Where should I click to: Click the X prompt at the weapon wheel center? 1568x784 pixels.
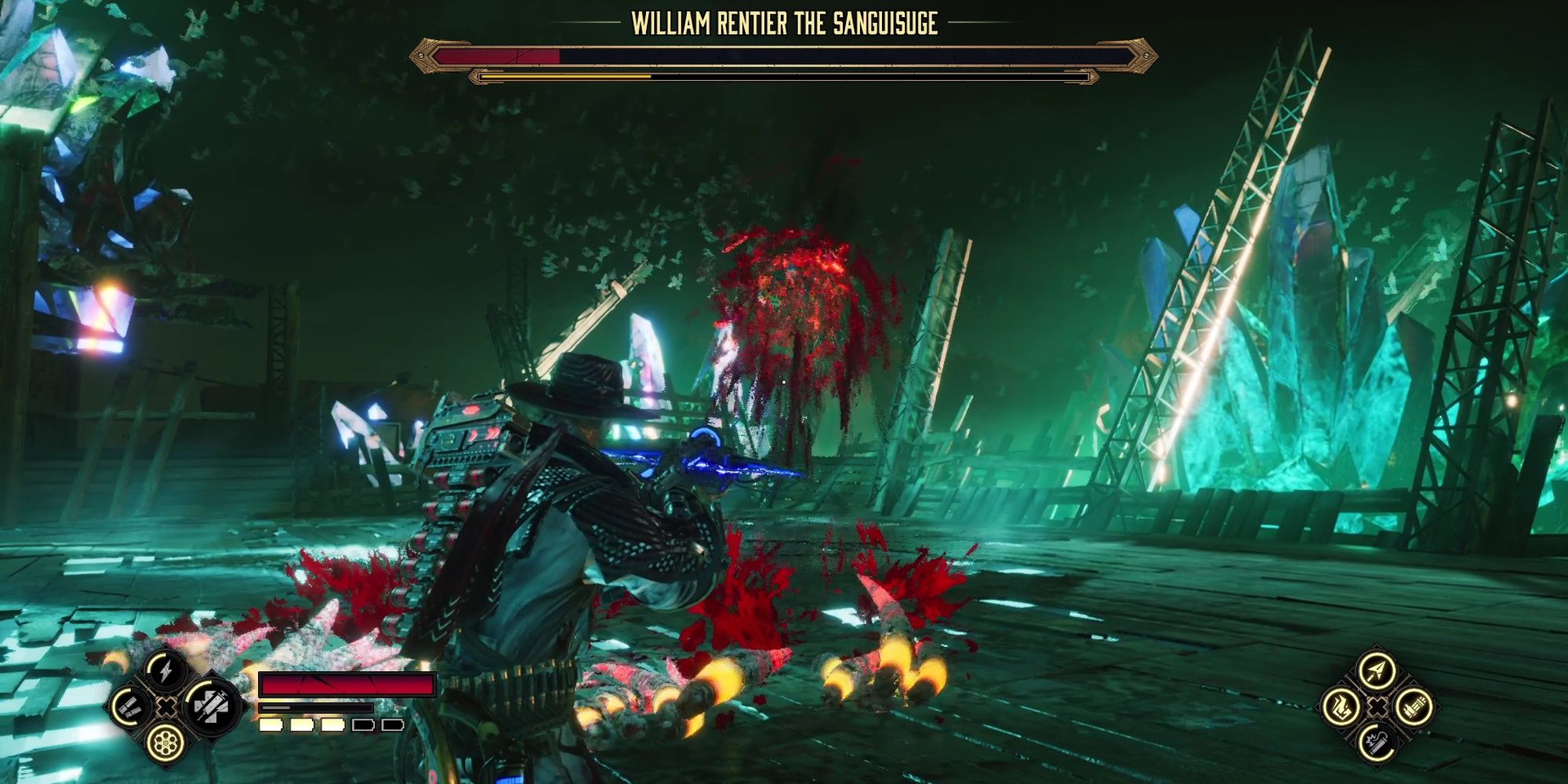[166, 708]
